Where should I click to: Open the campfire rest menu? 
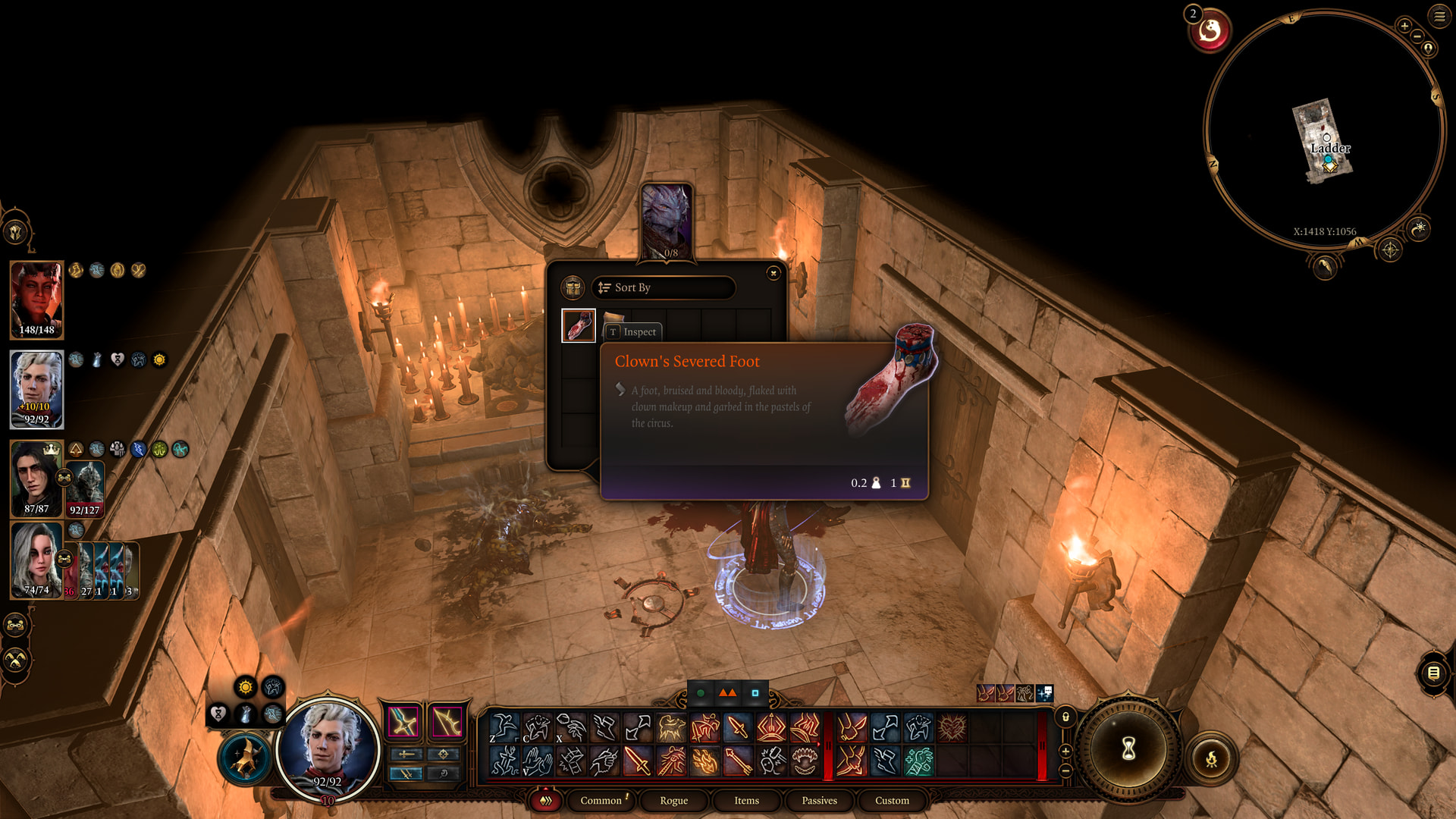tap(1211, 758)
